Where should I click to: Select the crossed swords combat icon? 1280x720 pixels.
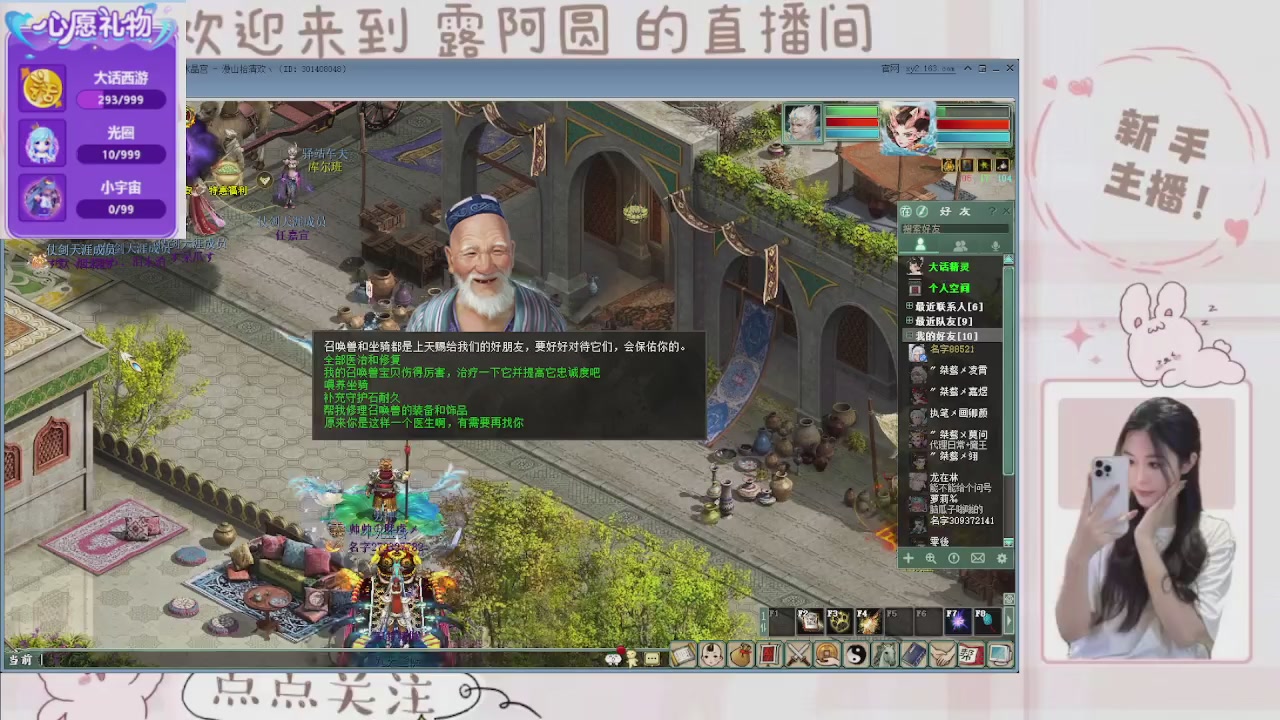tap(798, 657)
